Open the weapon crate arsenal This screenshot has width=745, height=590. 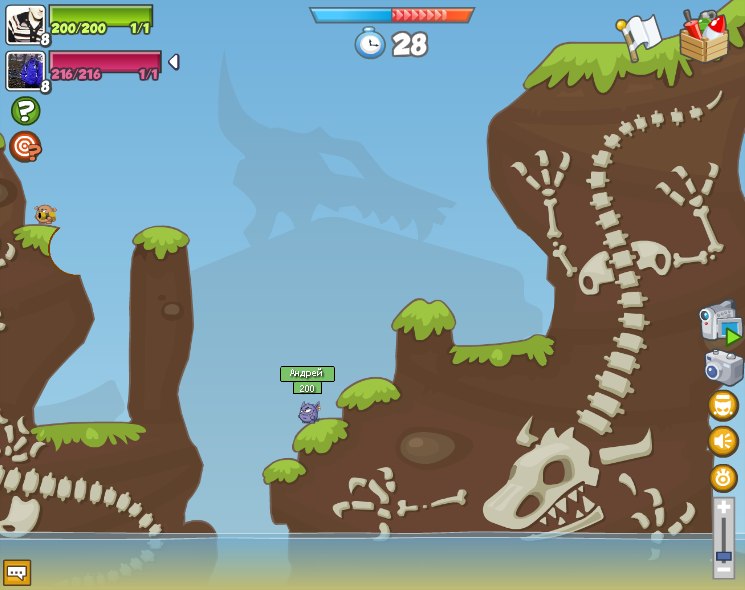click(x=703, y=38)
